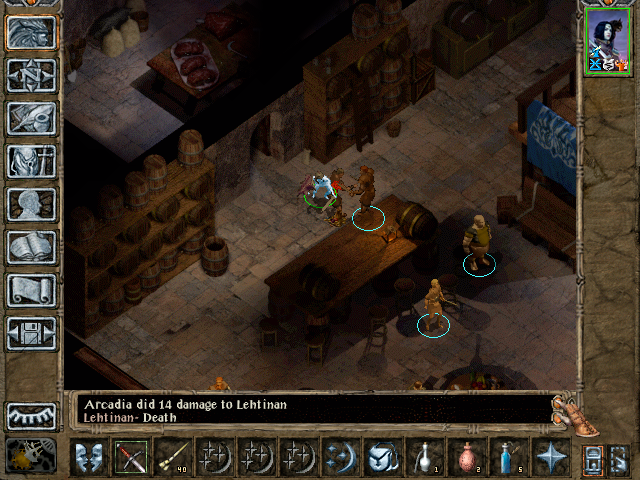The image size is (640, 480).
Task: Use the pink potion with count 2
Action: click(x=466, y=457)
